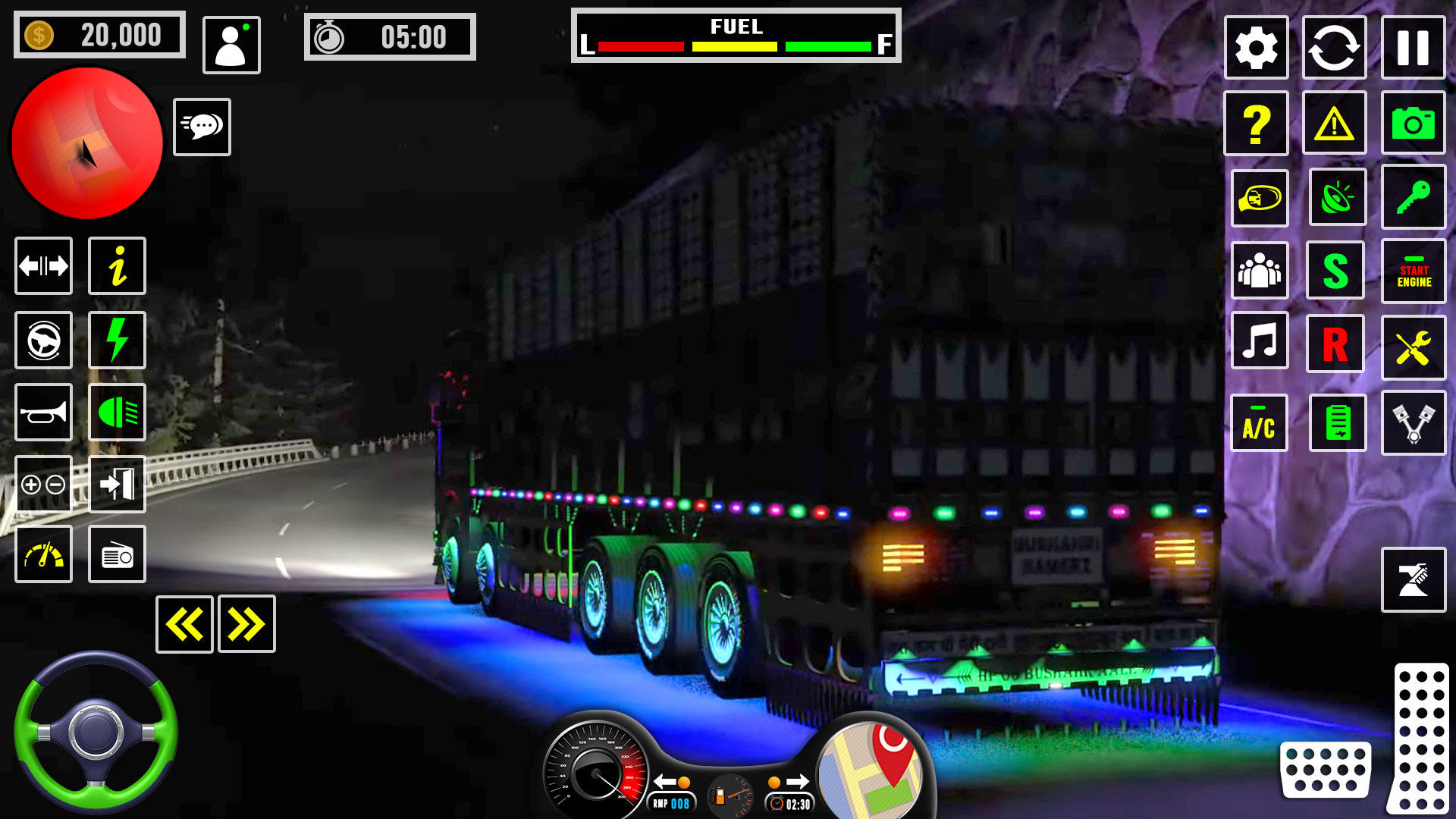Click the fuel gauge bar

click(x=736, y=45)
